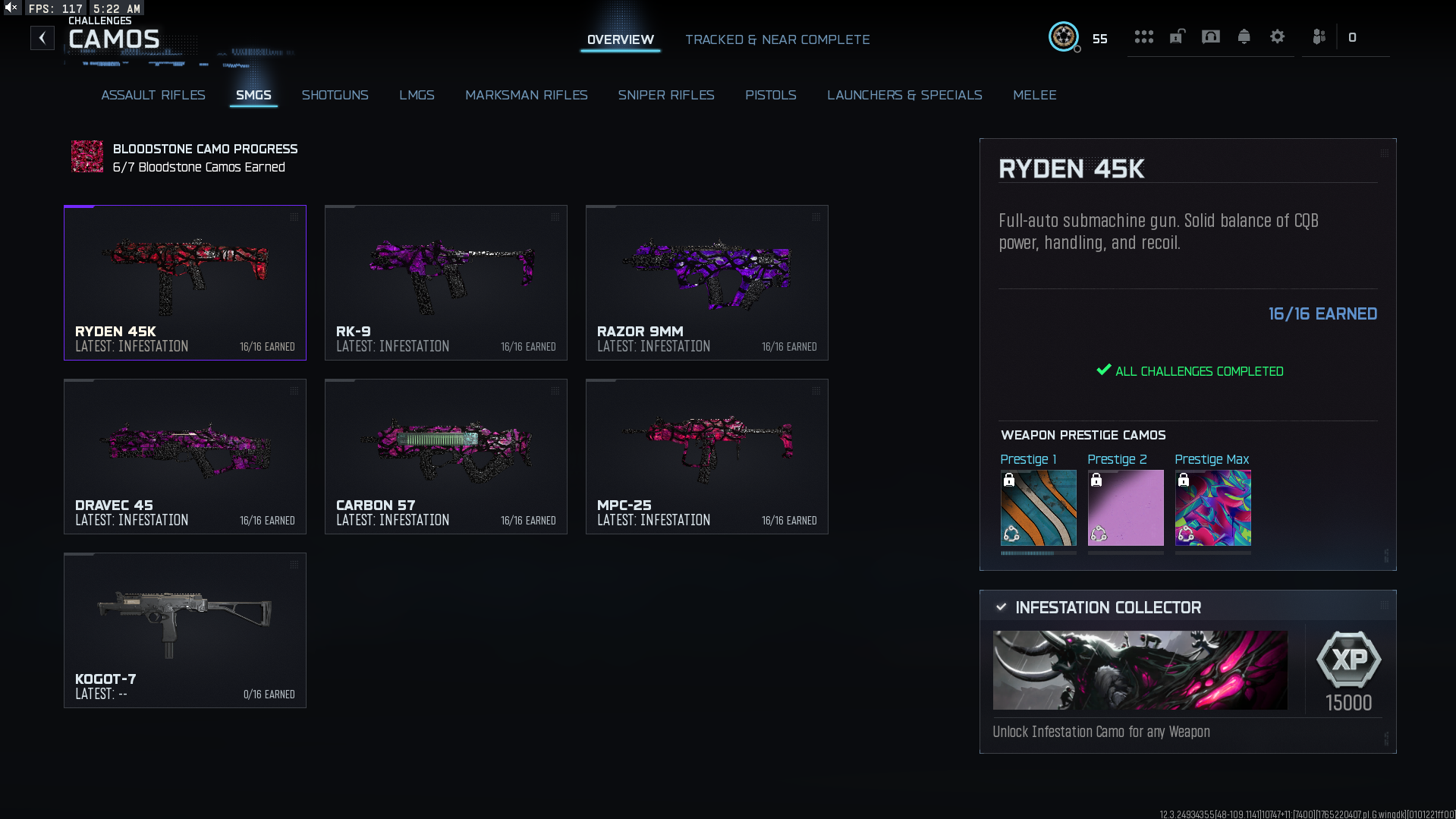This screenshot has height=819, width=1456.
Task: Open the Kogot-7 weapon tile
Action: click(184, 630)
